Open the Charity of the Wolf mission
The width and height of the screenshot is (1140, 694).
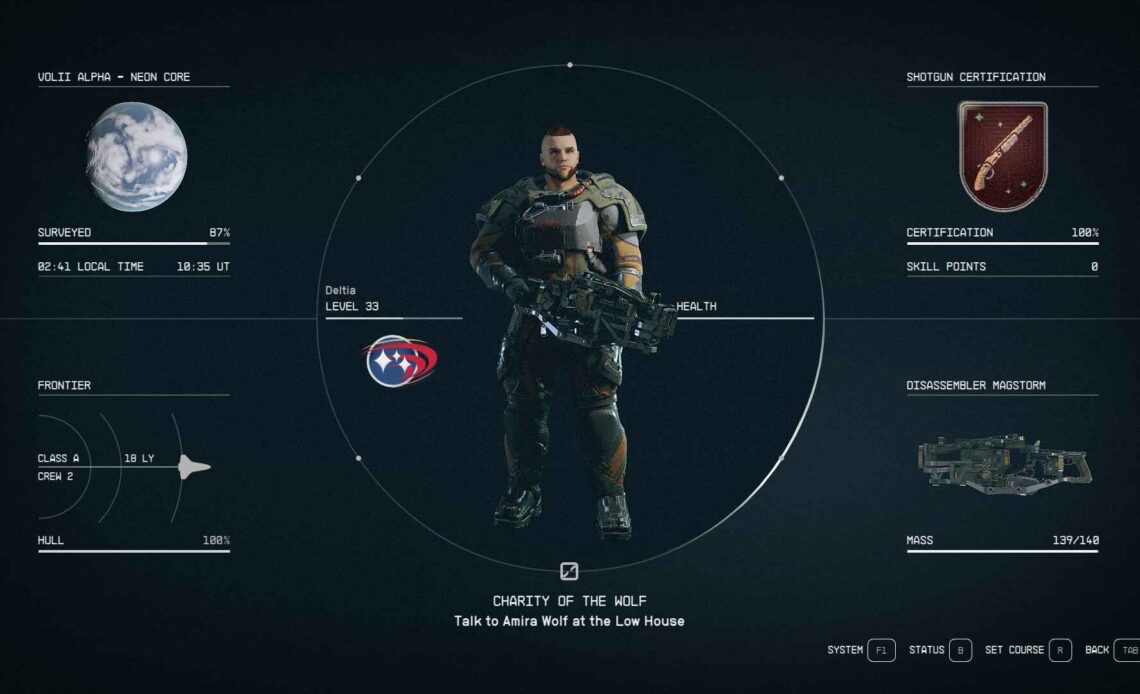click(569, 601)
